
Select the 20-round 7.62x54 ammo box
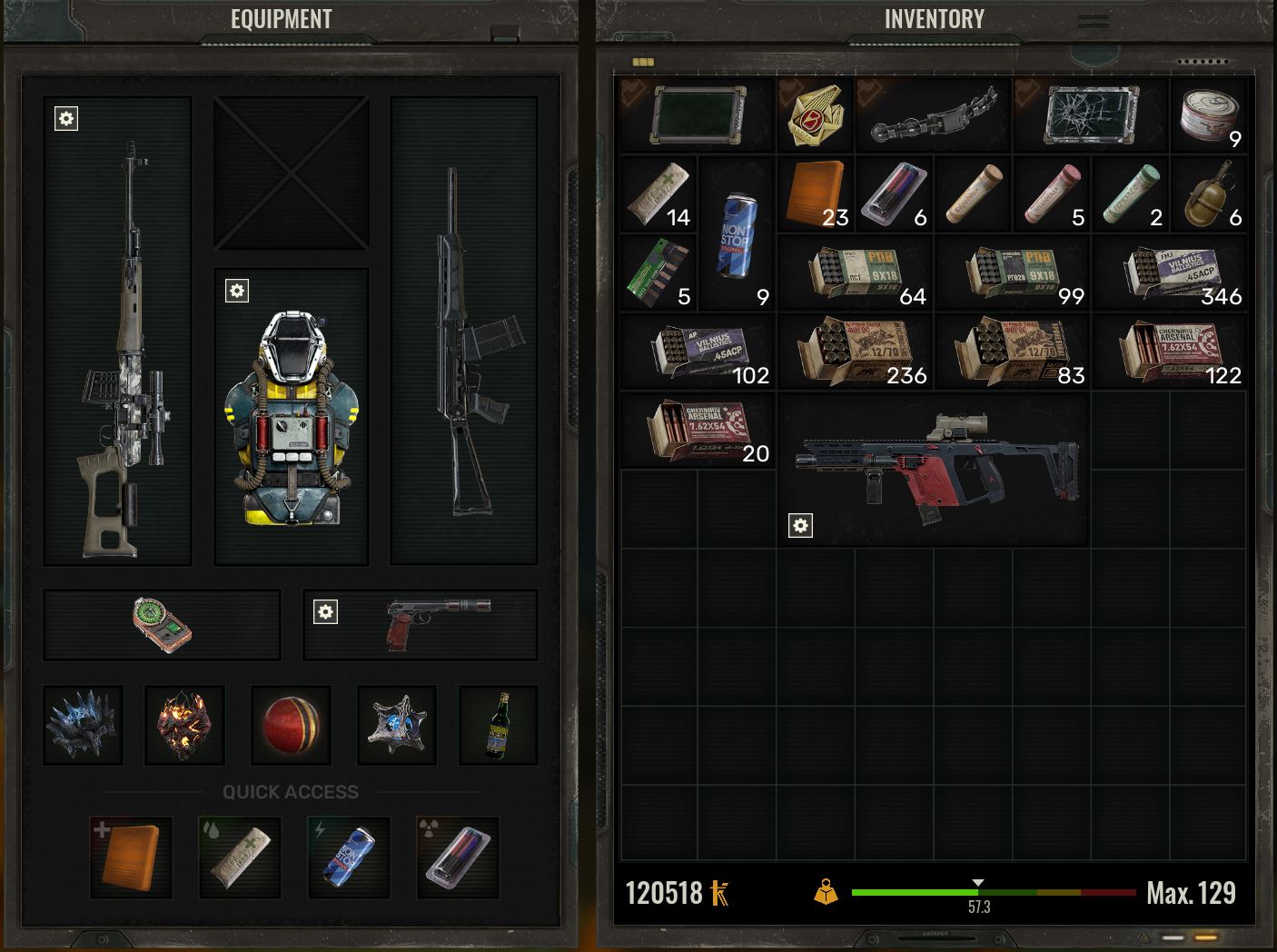click(x=698, y=430)
